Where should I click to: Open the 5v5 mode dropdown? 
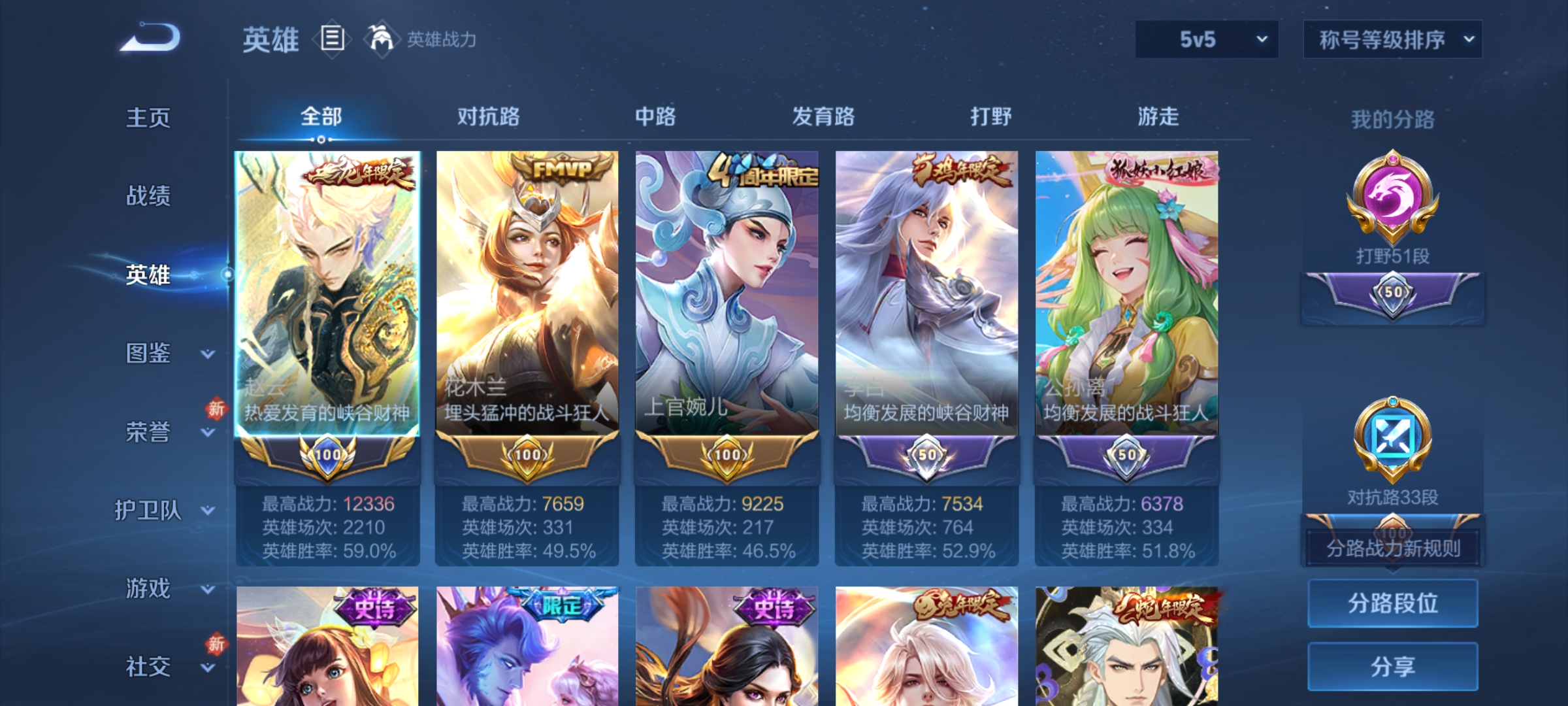pos(1205,39)
